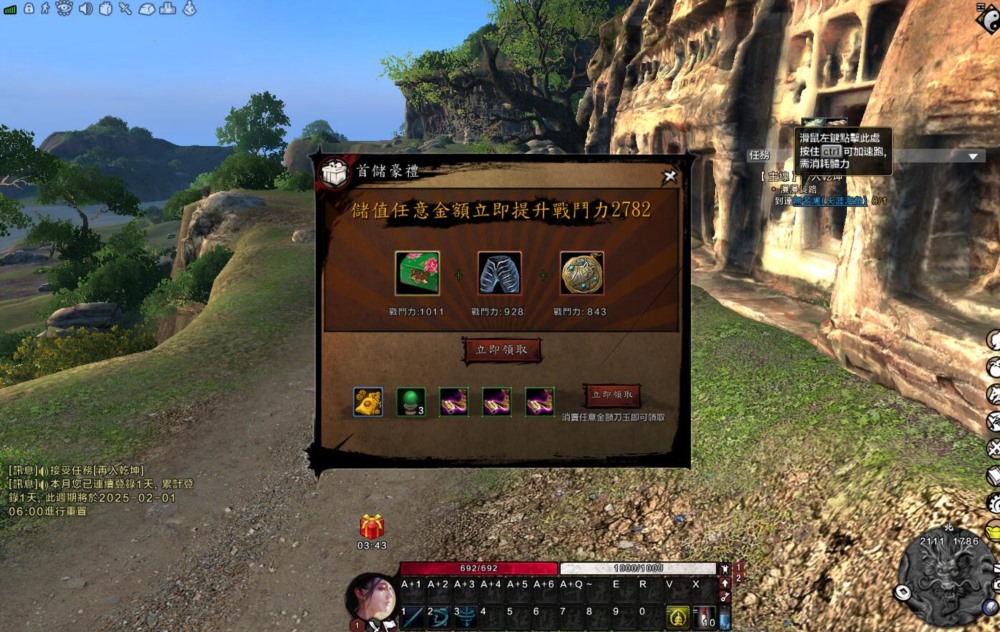Click the small 立即領取 button beside the scroll rewards
Viewport: 1000px width, 632px height.
612,394
